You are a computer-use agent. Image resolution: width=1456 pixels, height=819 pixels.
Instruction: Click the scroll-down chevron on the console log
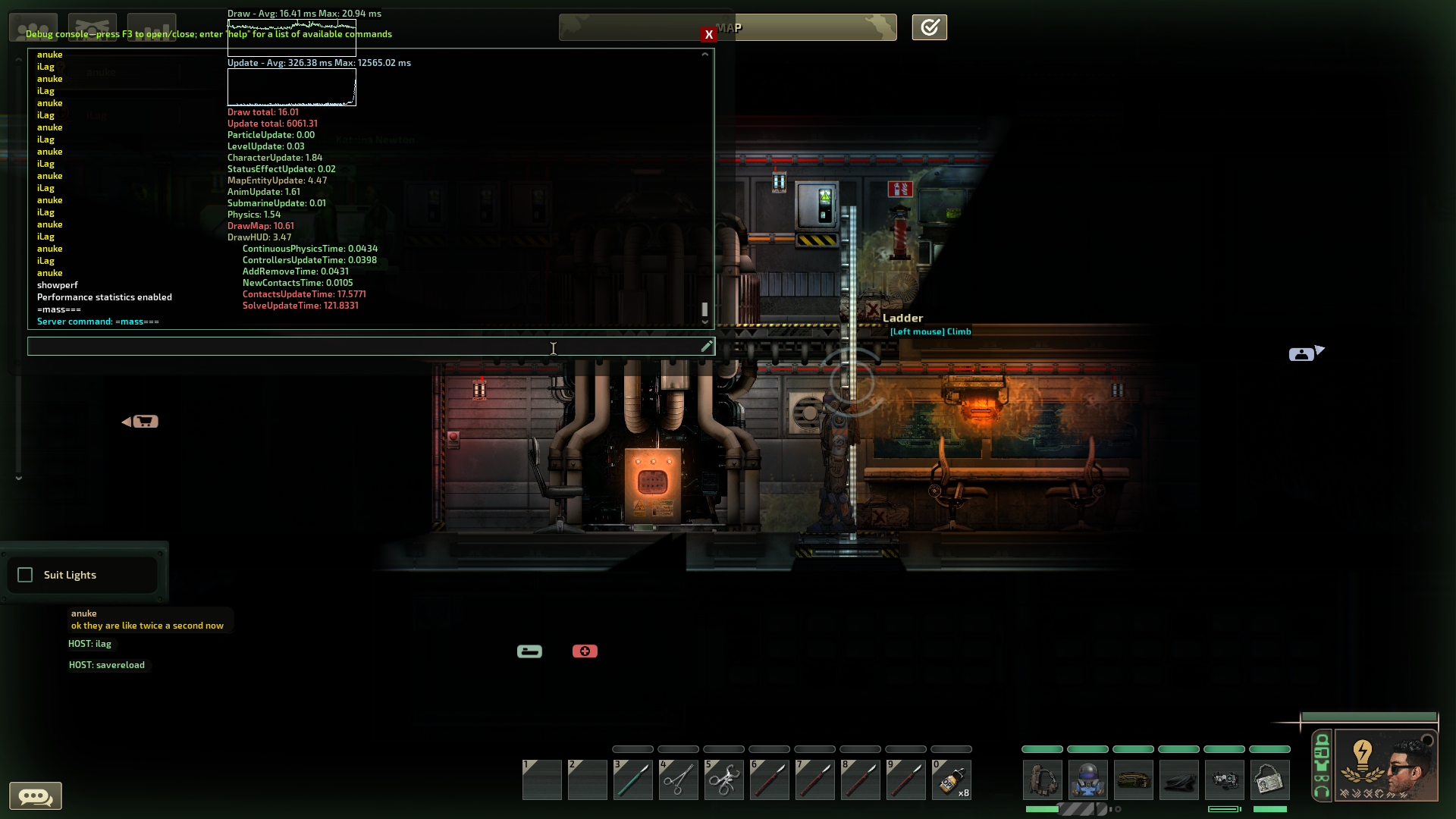click(x=704, y=322)
